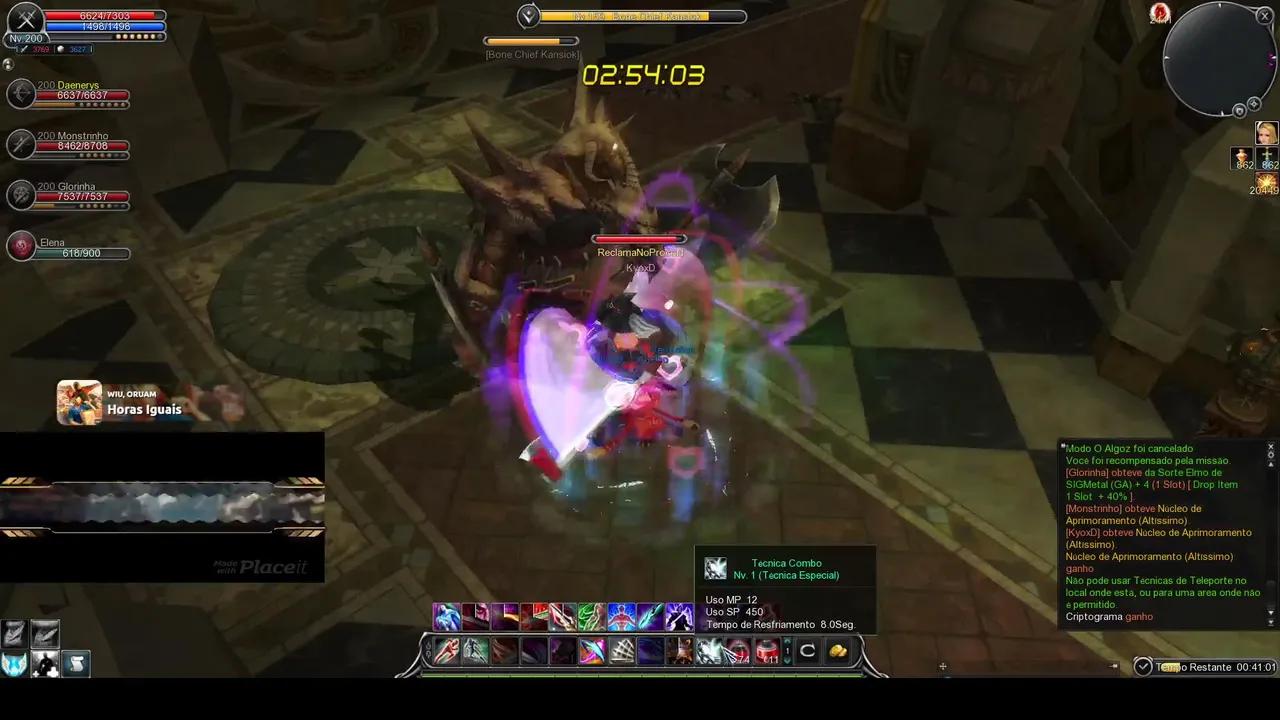The image size is (1280, 720).
Task: Click the HP potion icon showing 74 charges
Action: (x=737, y=652)
